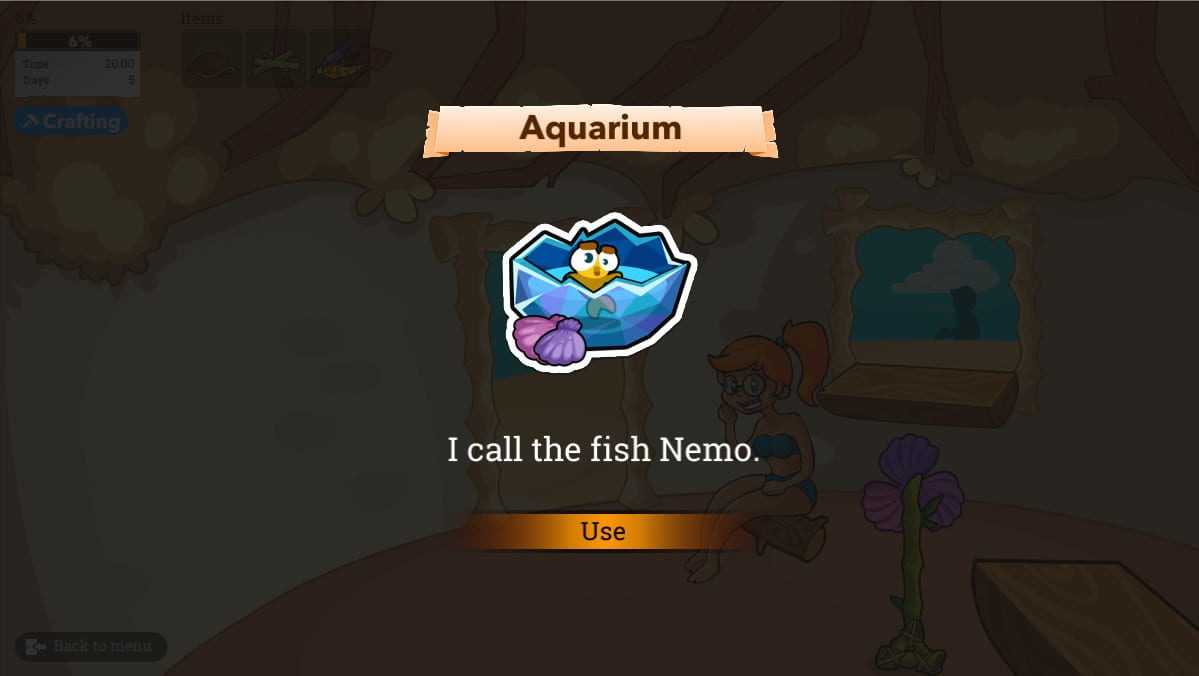1199x676 pixels.
Task: Select the crossed sticks item slot
Action: tap(275, 60)
